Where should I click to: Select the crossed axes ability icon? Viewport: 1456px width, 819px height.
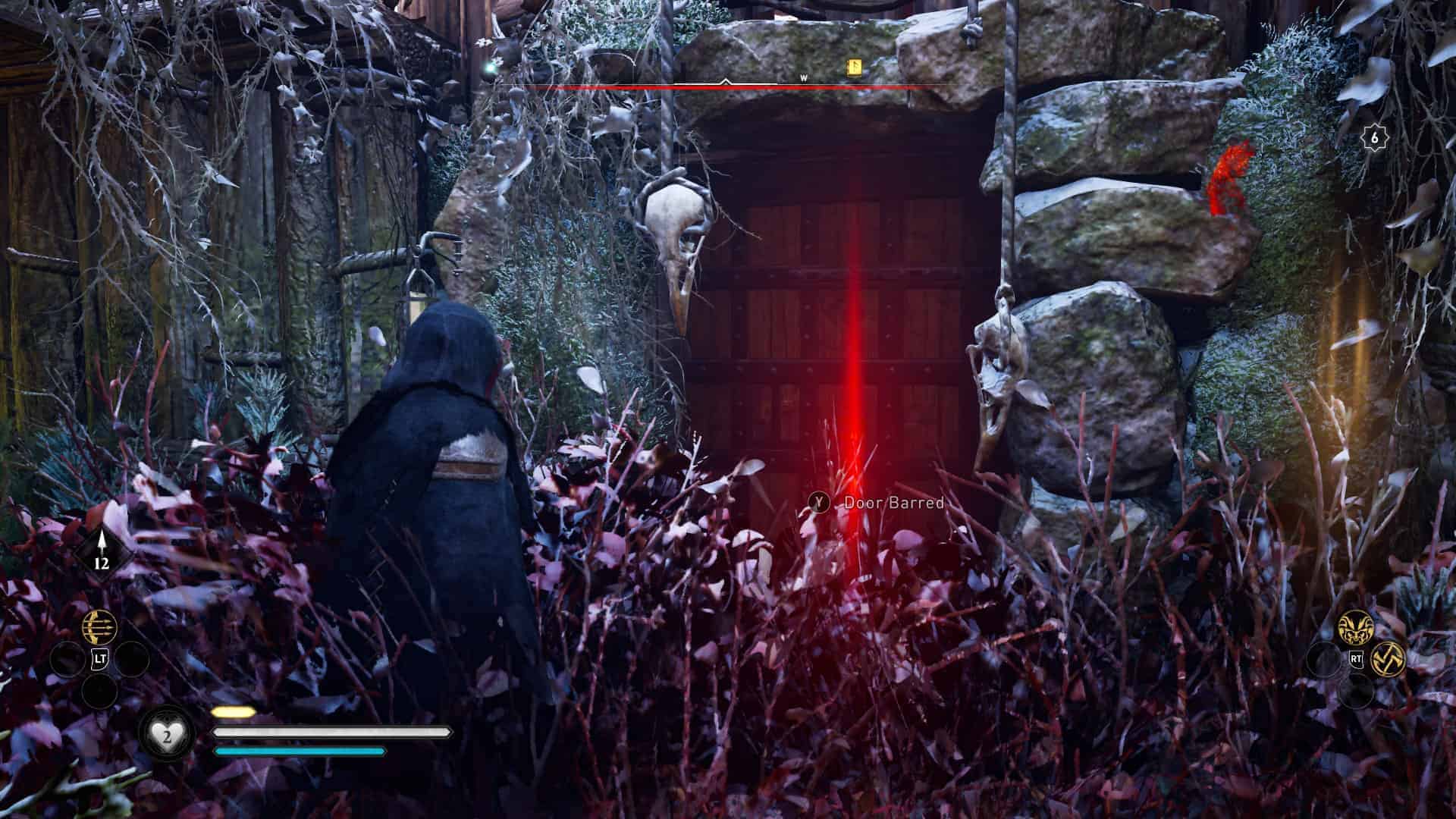click(x=1389, y=659)
